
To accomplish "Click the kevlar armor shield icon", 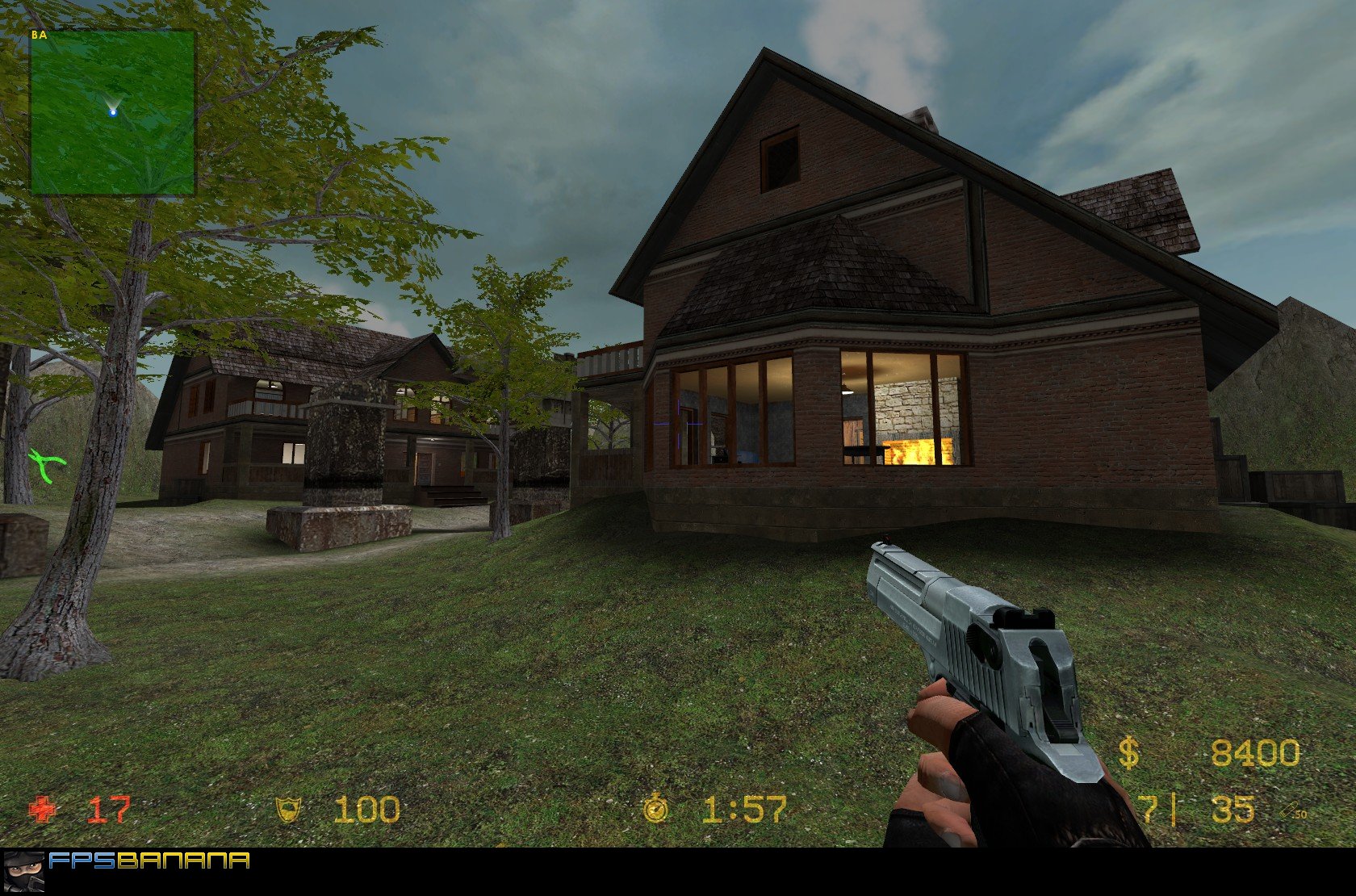I will (289, 809).
